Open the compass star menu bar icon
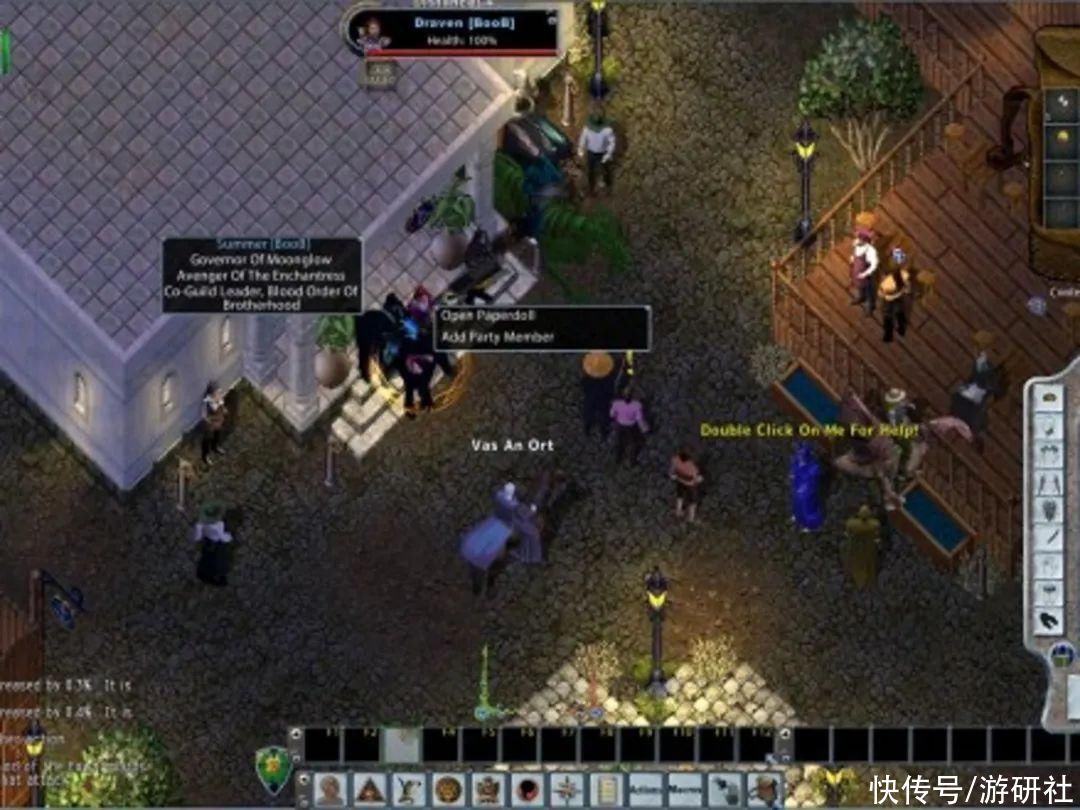 coord(567,788)
